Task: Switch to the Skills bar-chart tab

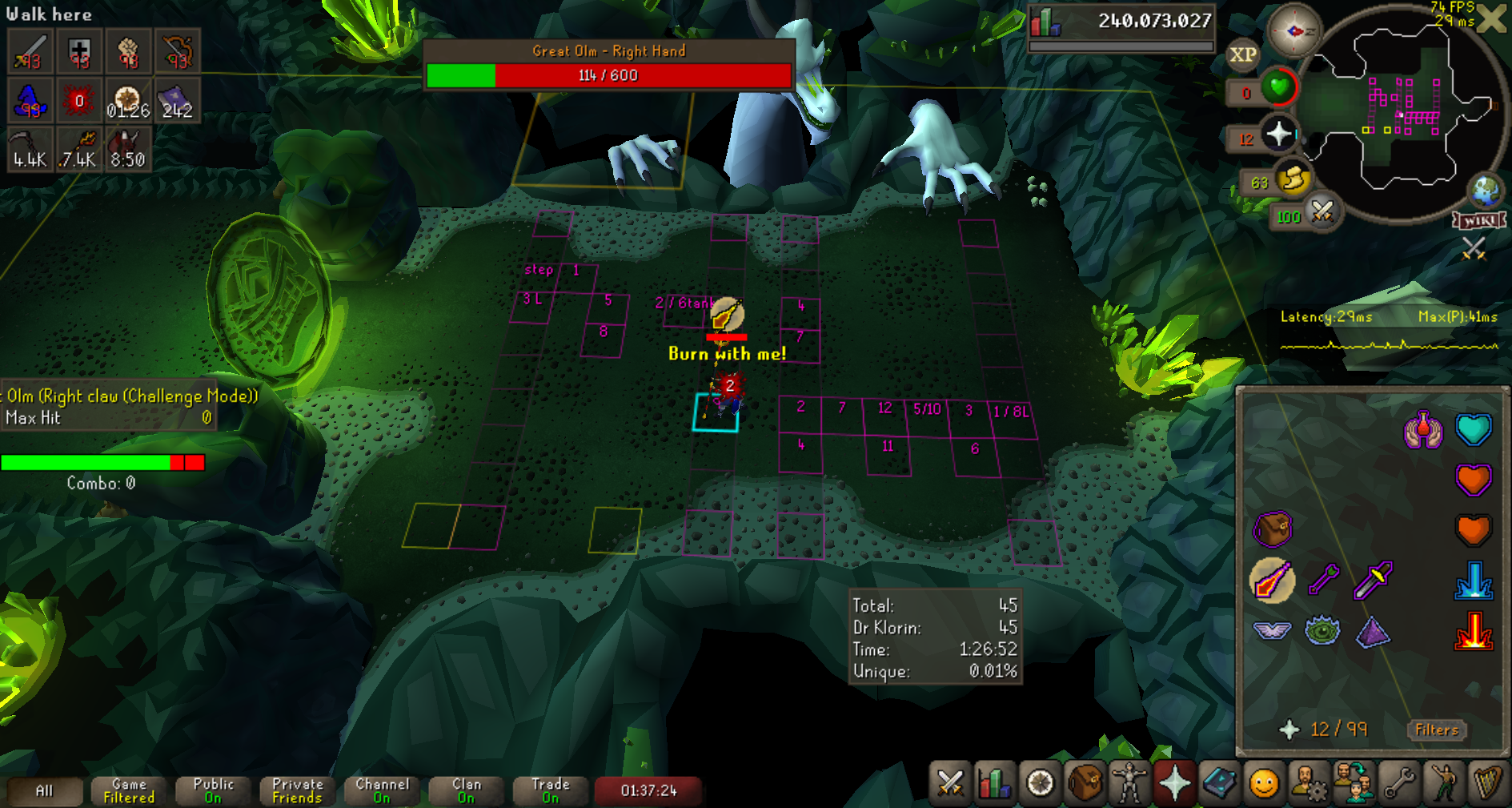Action: point(995,782)
